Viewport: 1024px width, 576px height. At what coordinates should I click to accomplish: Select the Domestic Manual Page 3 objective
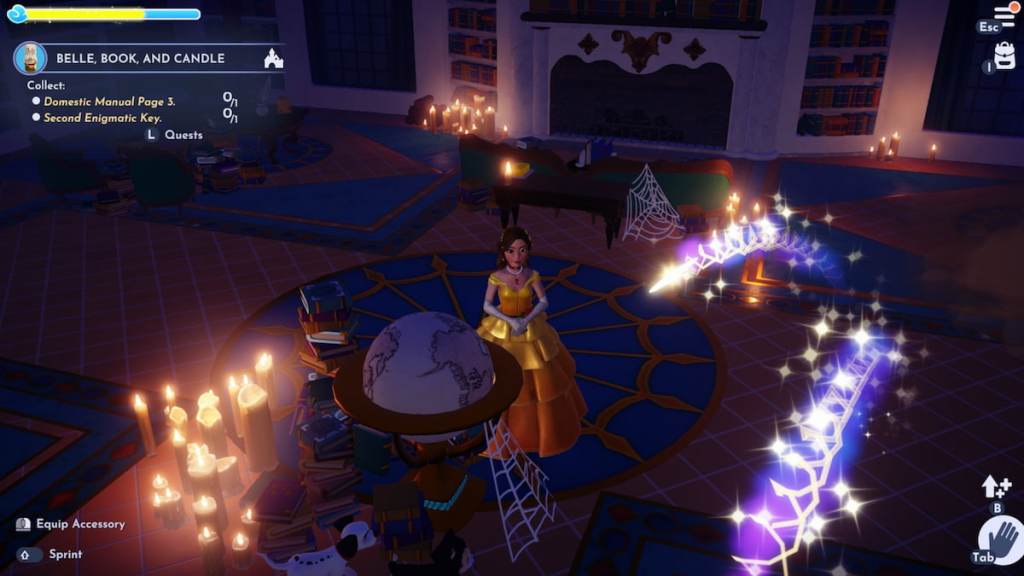[109, 102]
